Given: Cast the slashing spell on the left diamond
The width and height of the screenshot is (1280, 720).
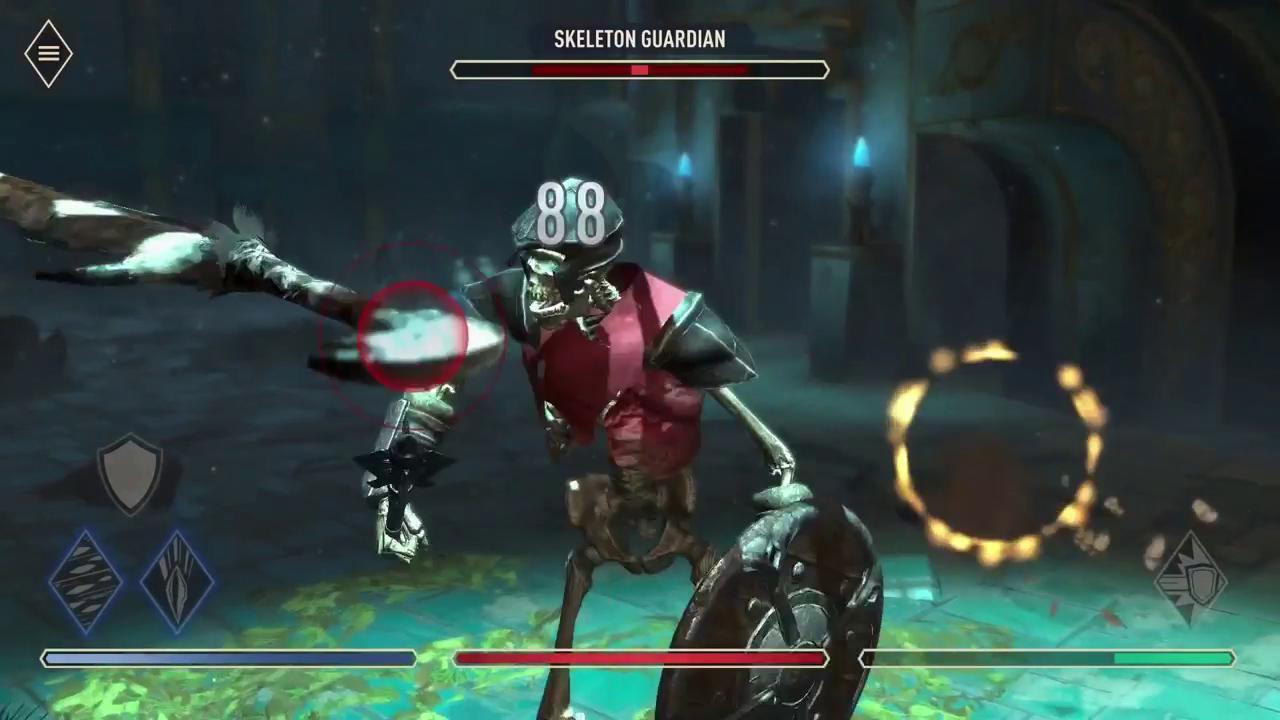Looking at the screenshot, I should pos(84,583).
